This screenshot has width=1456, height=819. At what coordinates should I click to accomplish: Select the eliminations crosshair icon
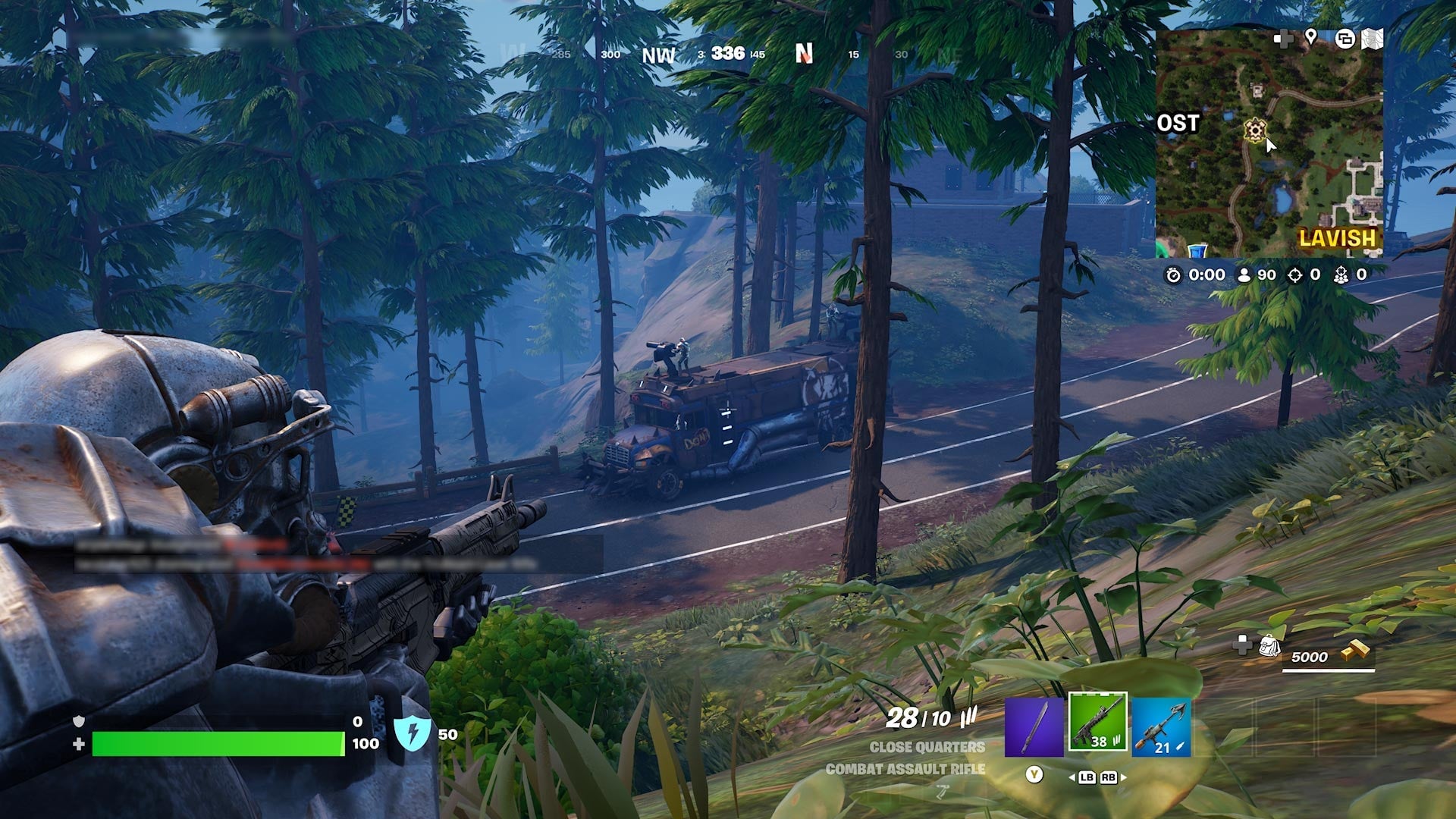click(x=1296, y=275)
